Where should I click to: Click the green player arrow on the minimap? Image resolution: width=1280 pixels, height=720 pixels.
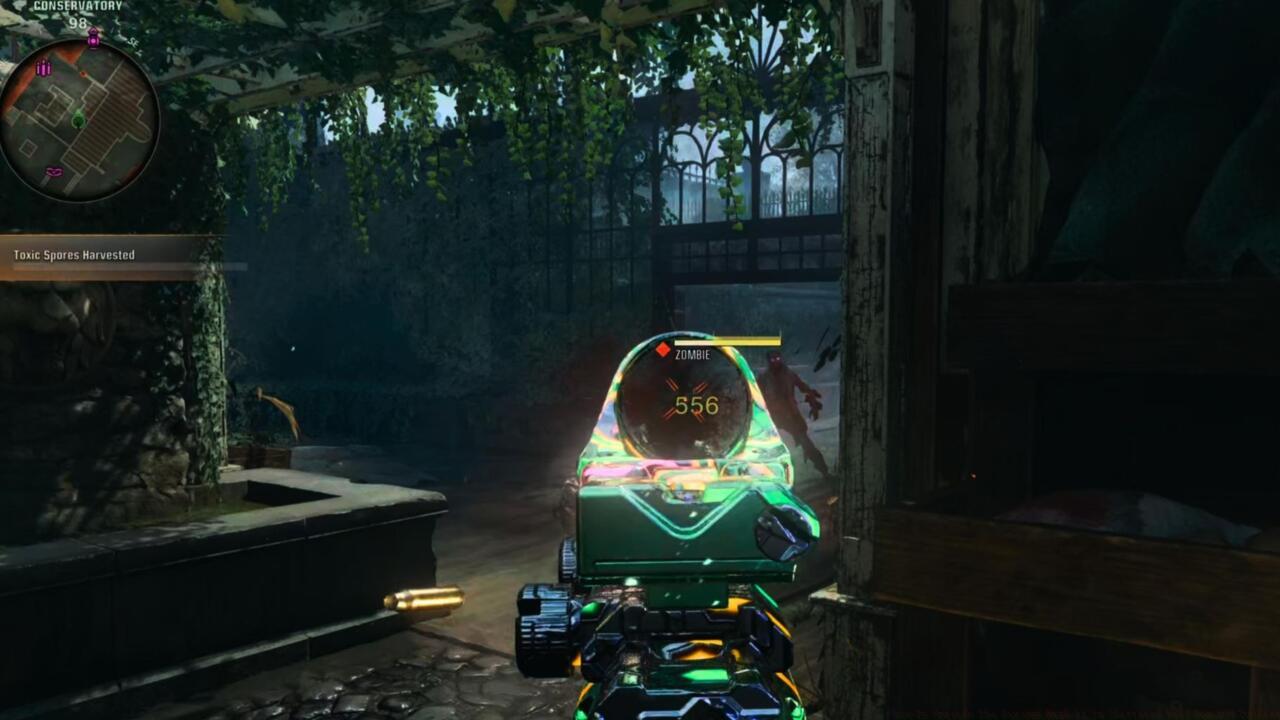coord(79,119)
